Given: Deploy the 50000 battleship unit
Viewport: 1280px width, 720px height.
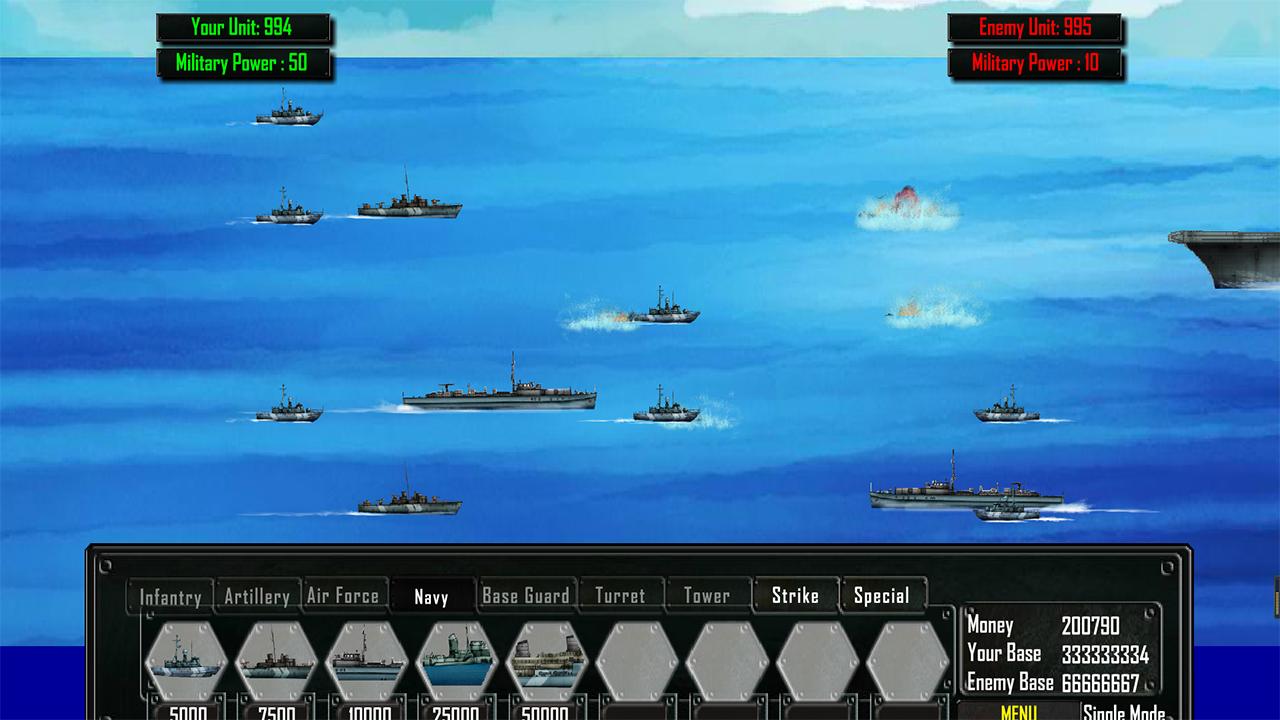Looking at the screenshot, I should point(547,661).
